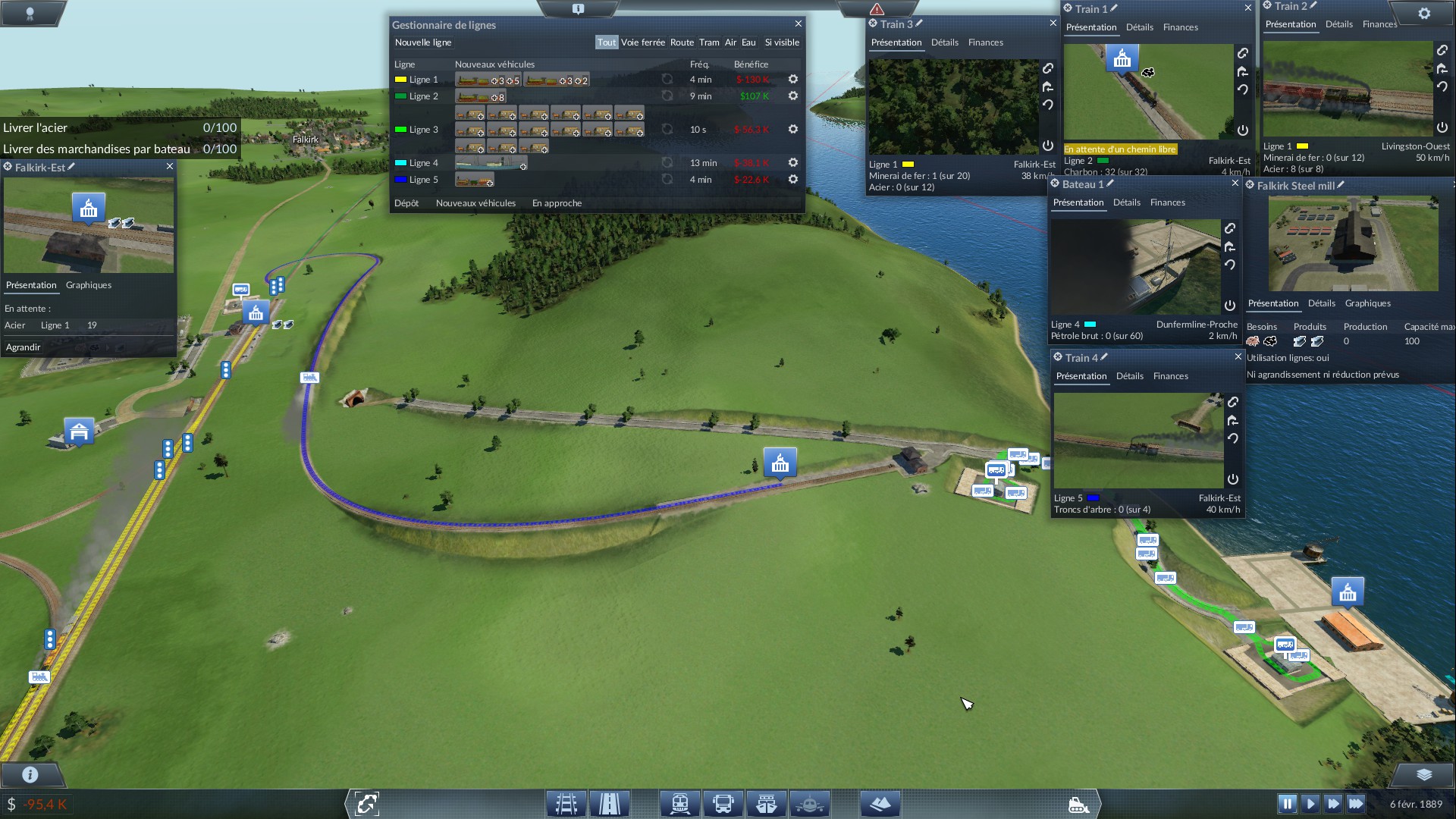
Task: Close the Falkirk-Est station window
Action: click(170, 166)
